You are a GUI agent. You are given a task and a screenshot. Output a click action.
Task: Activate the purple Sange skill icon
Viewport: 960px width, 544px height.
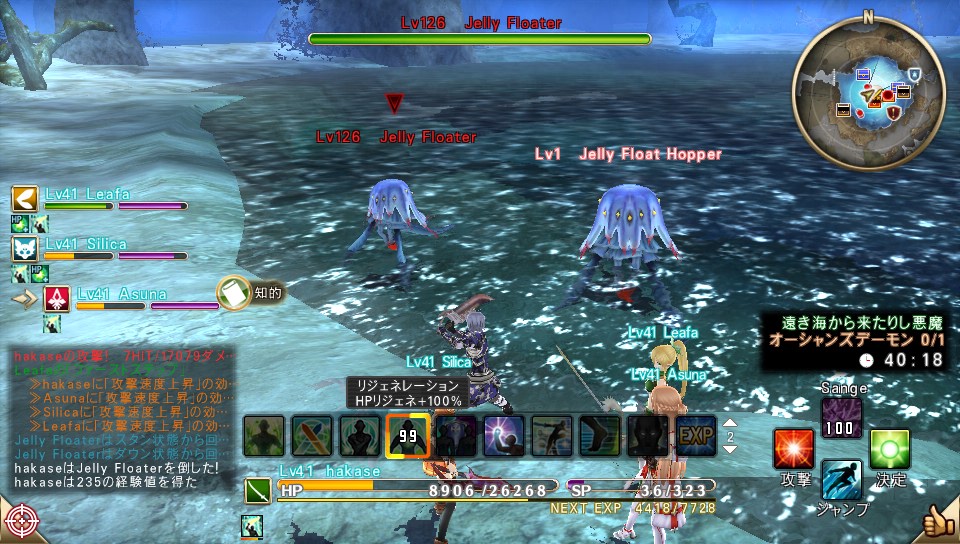[x=841, y=418]
